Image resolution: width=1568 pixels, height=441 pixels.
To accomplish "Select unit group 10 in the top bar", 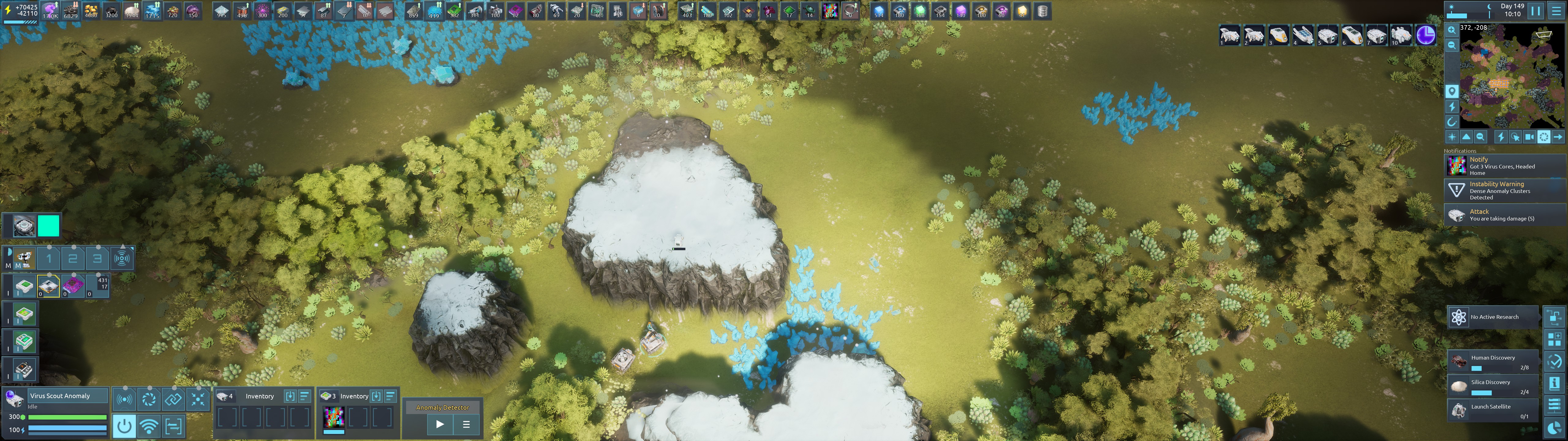I will coord(1400,35).
